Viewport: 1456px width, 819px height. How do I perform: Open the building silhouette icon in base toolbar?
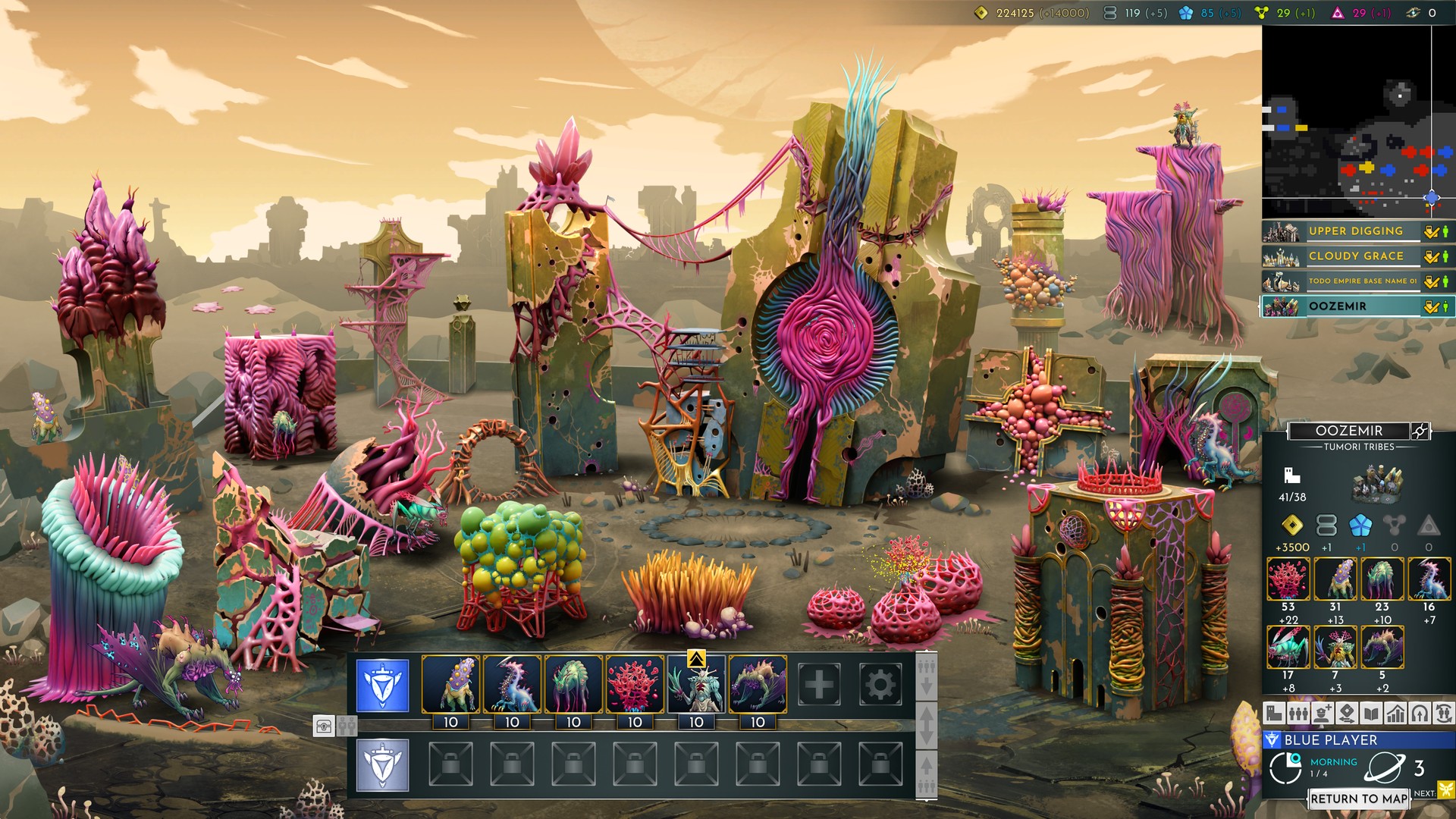(x=1274, y=713)
